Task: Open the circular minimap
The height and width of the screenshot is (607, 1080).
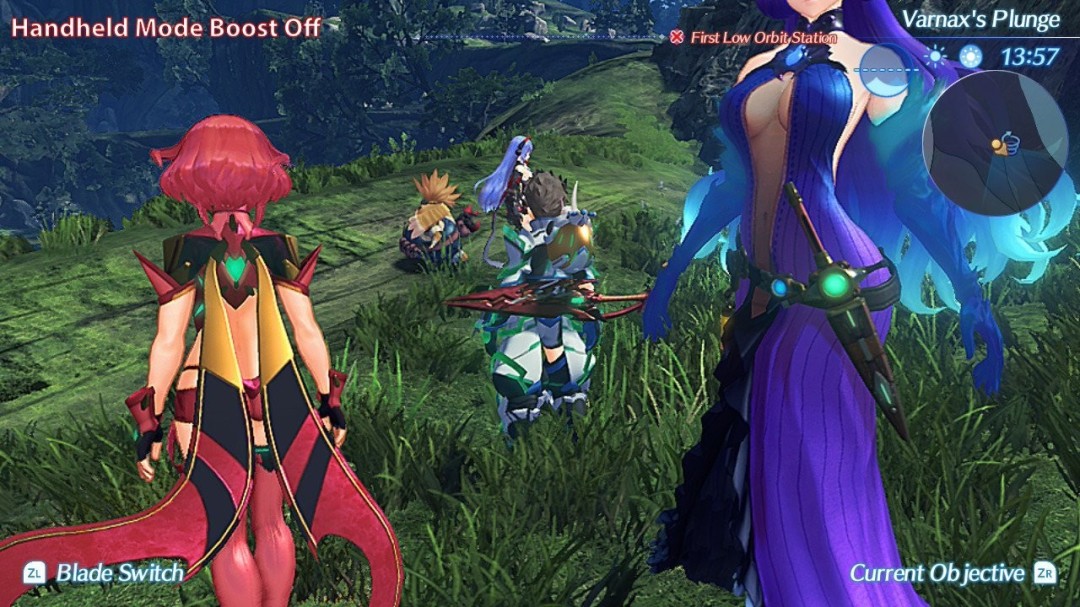Action: coord(993,141)
